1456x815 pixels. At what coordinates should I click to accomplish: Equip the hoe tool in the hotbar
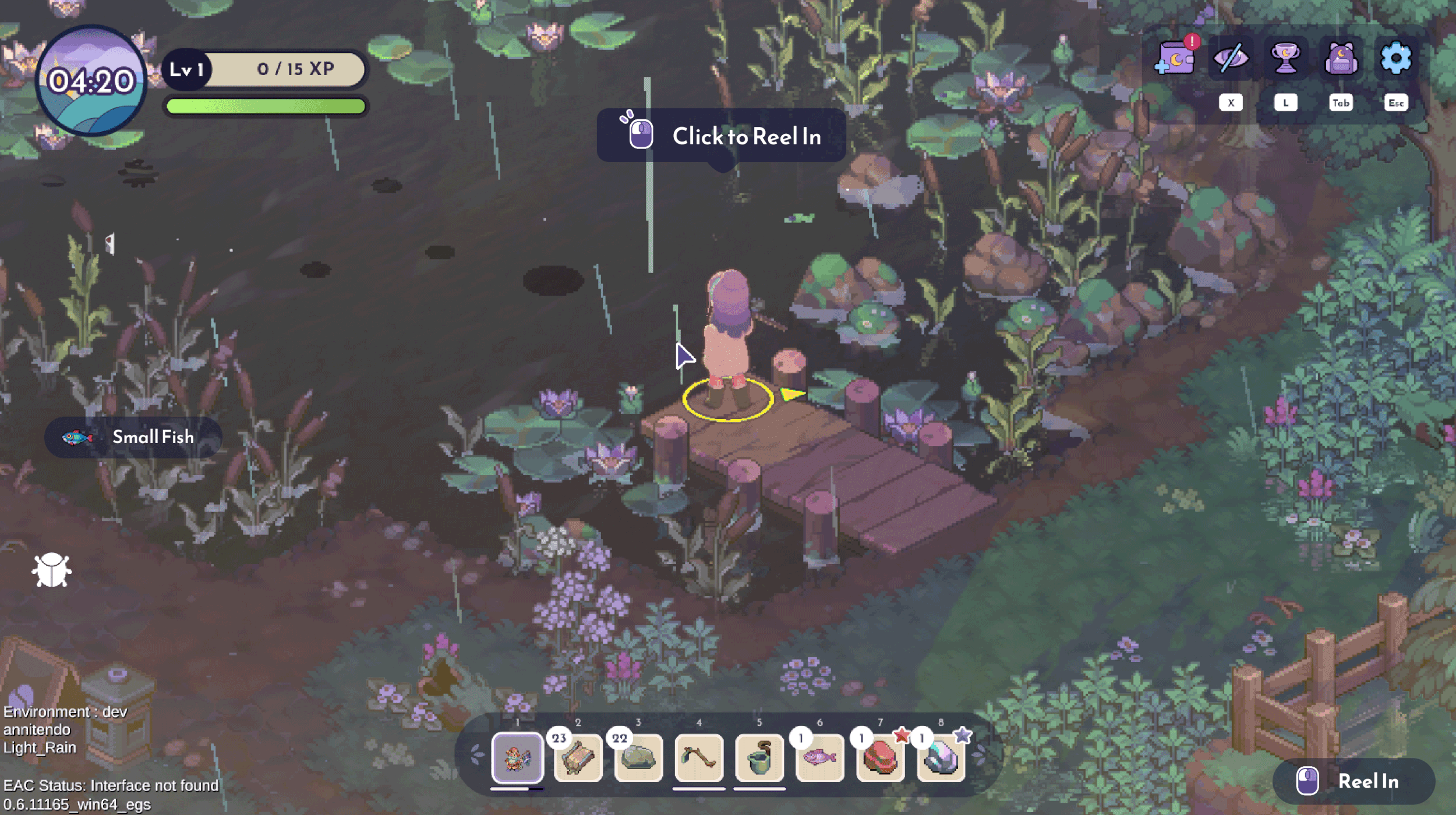tap(699, 758)
